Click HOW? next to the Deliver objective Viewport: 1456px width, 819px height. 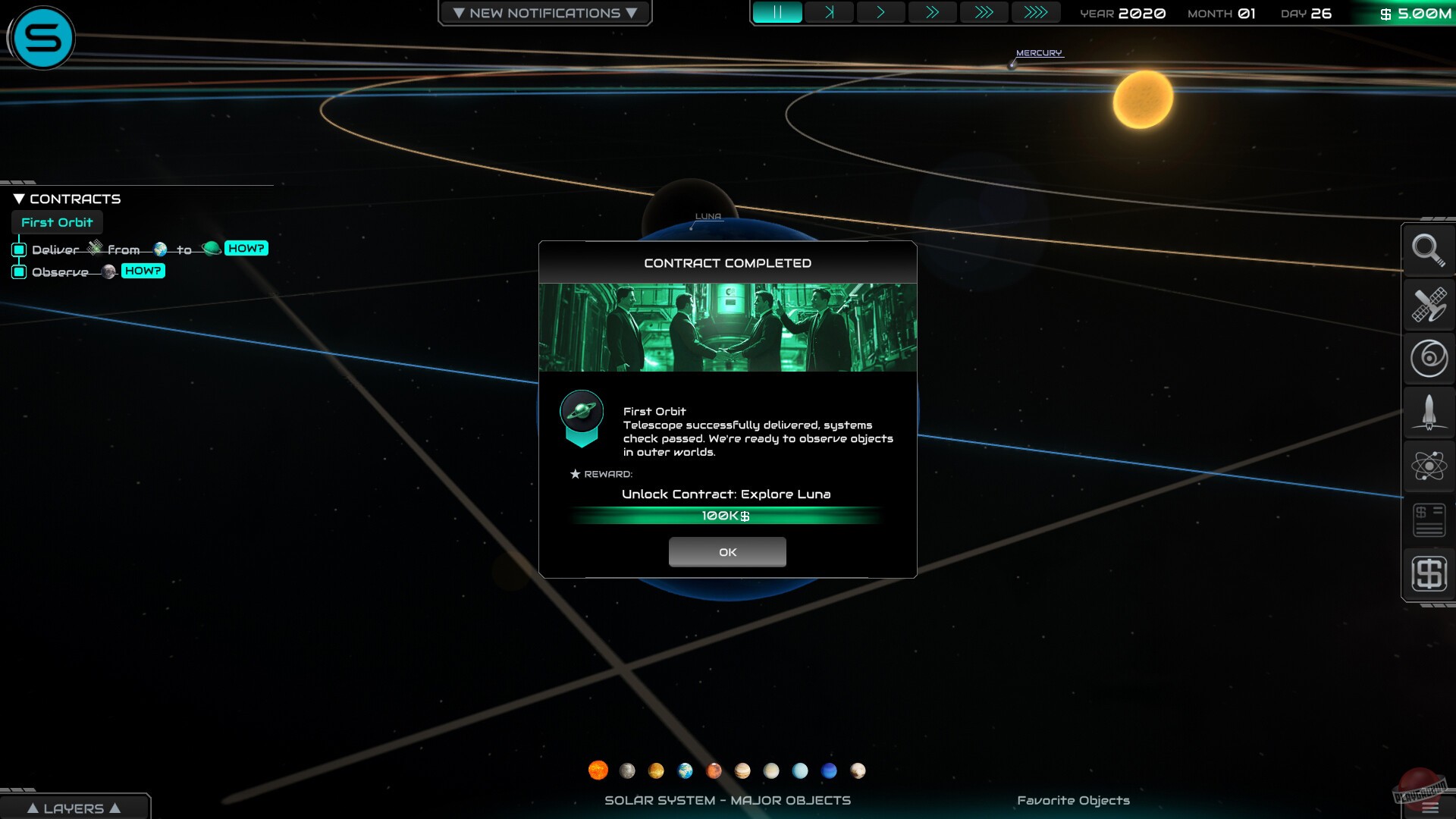(x=246, y=248)
